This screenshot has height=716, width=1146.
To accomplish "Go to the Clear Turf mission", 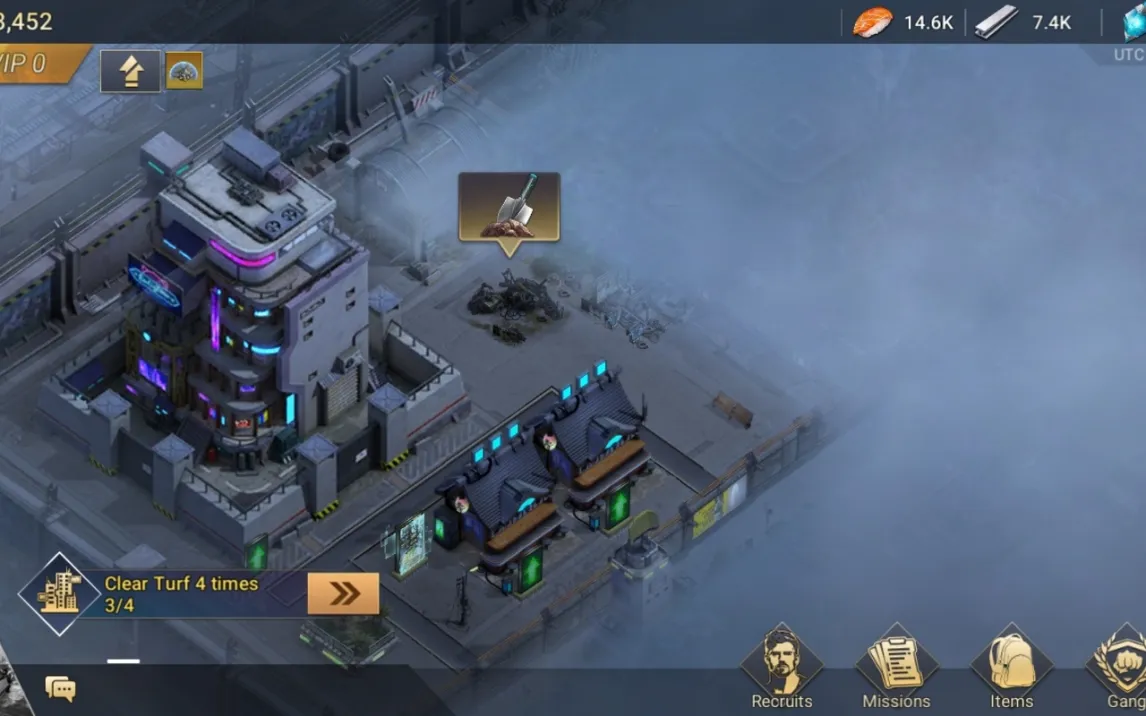I will [x=343, y=594].
